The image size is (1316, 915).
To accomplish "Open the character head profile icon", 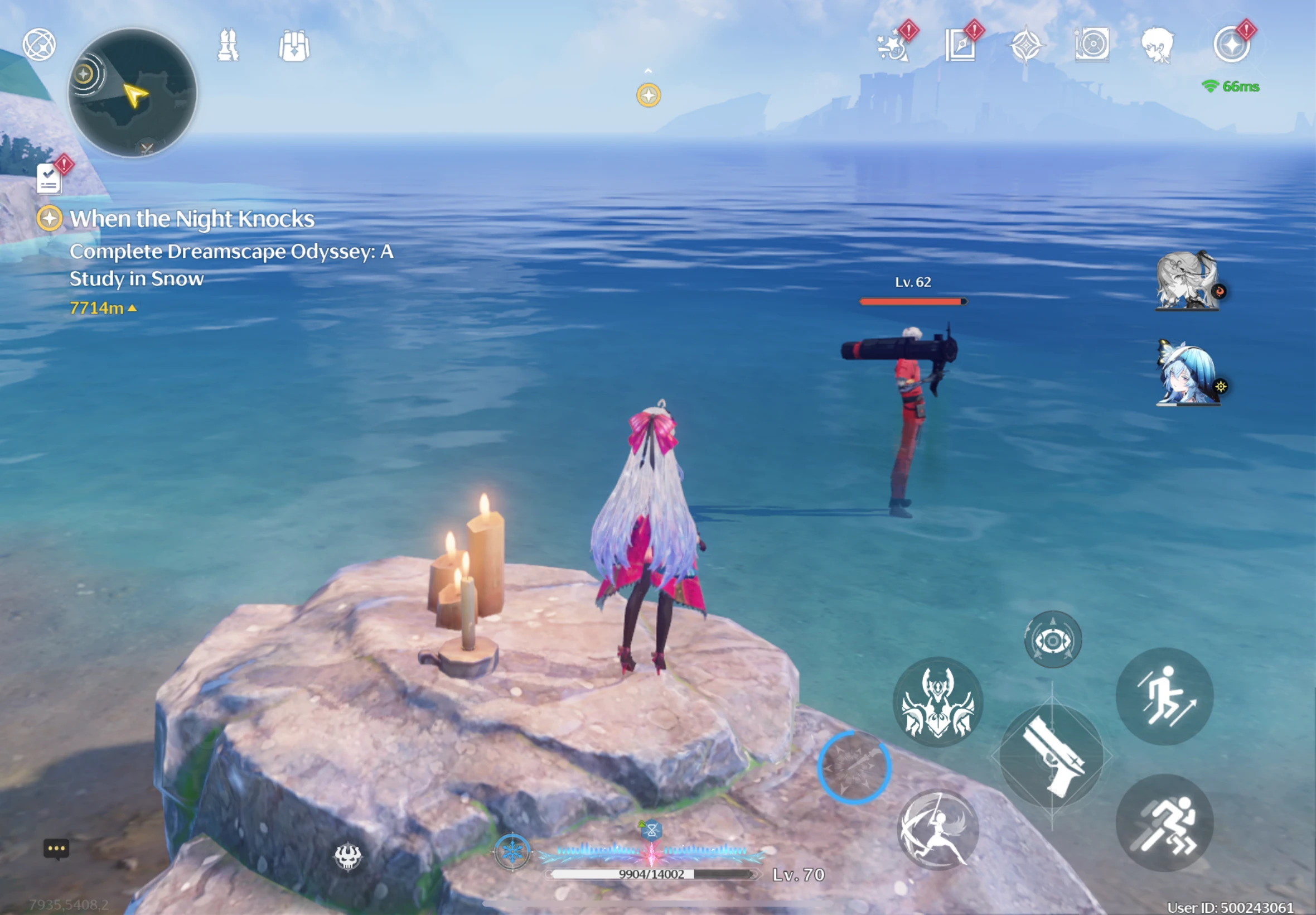I will point(1157,45).
